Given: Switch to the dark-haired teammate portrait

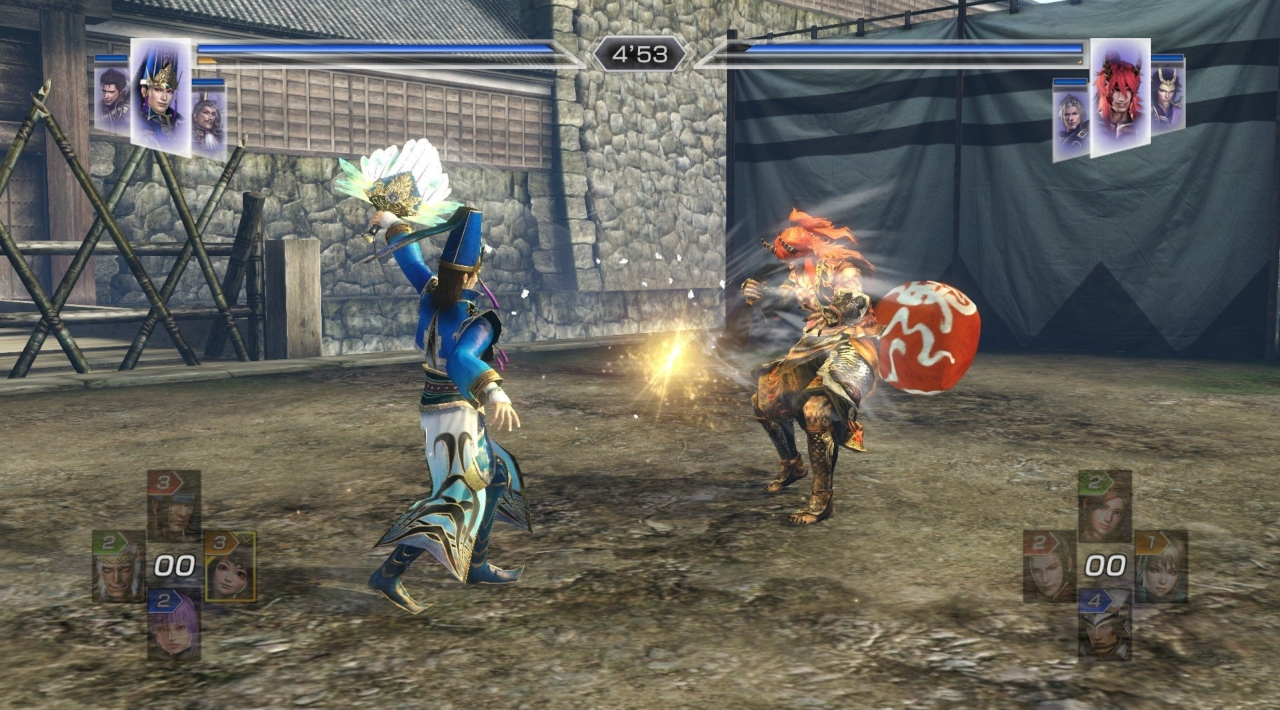Looking at the screenshot, I should pos(112,96).
